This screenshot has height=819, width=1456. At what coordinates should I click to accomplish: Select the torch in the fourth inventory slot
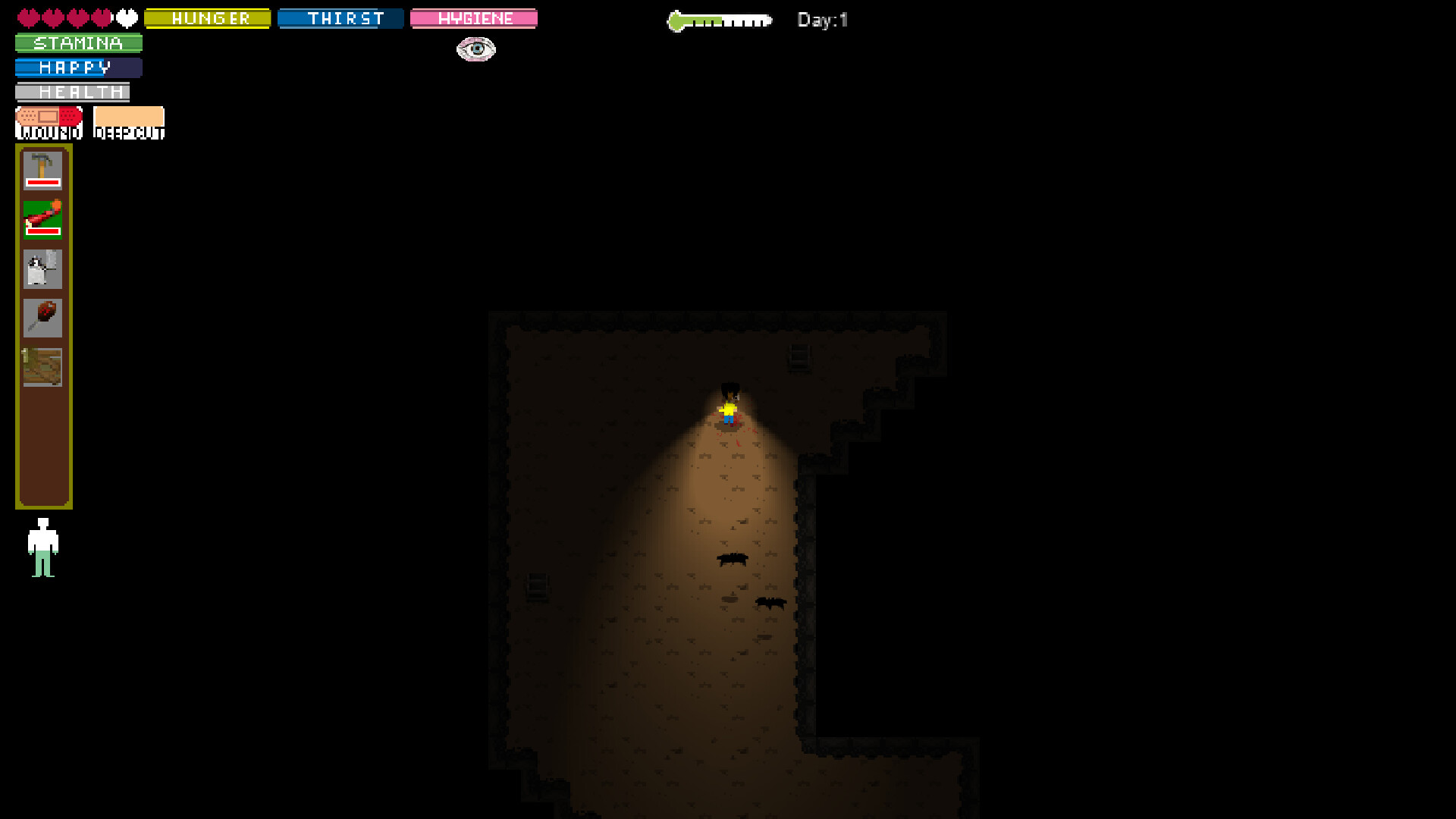(42, 317)
